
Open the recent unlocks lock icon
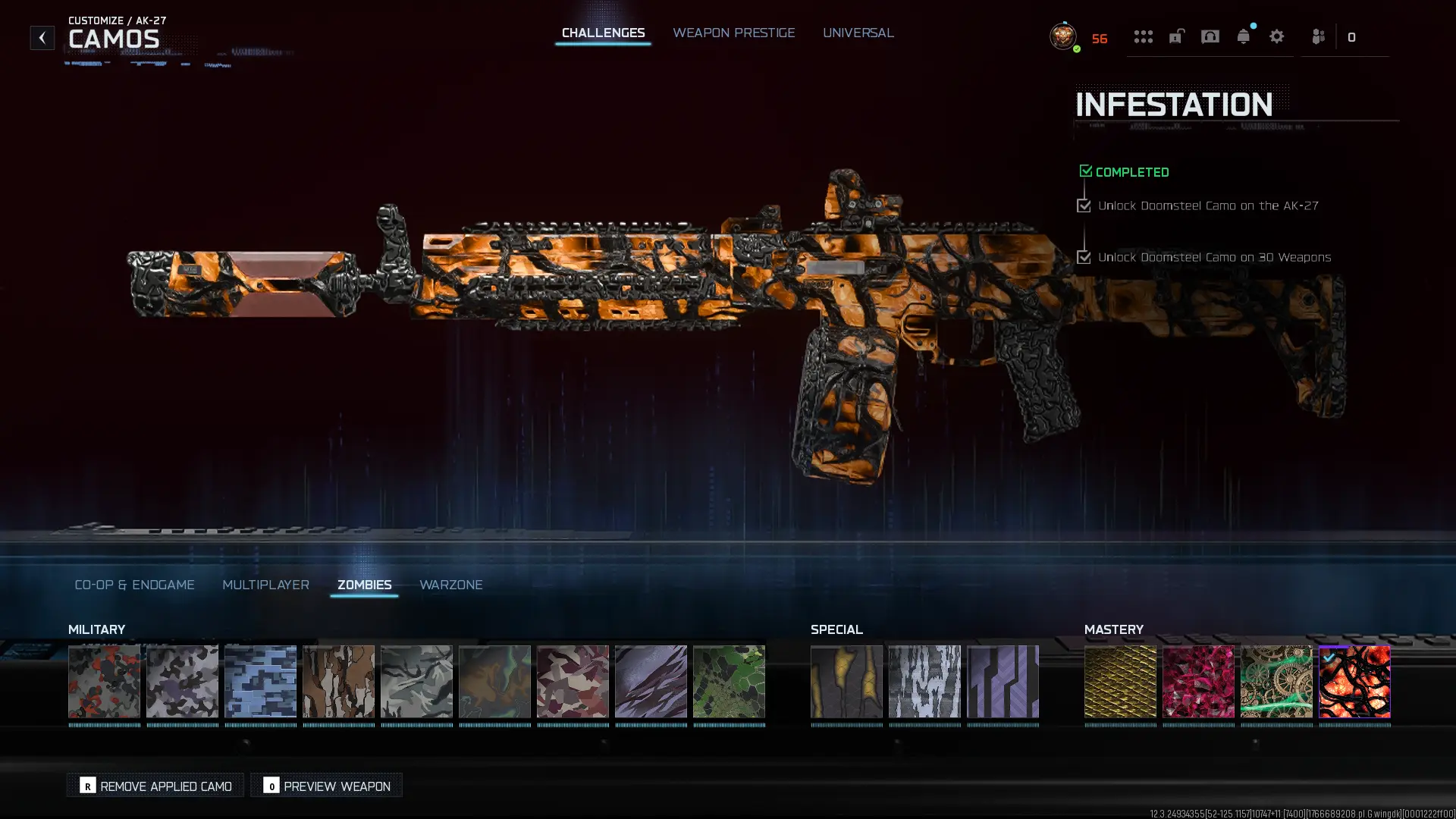point(1176,36)
